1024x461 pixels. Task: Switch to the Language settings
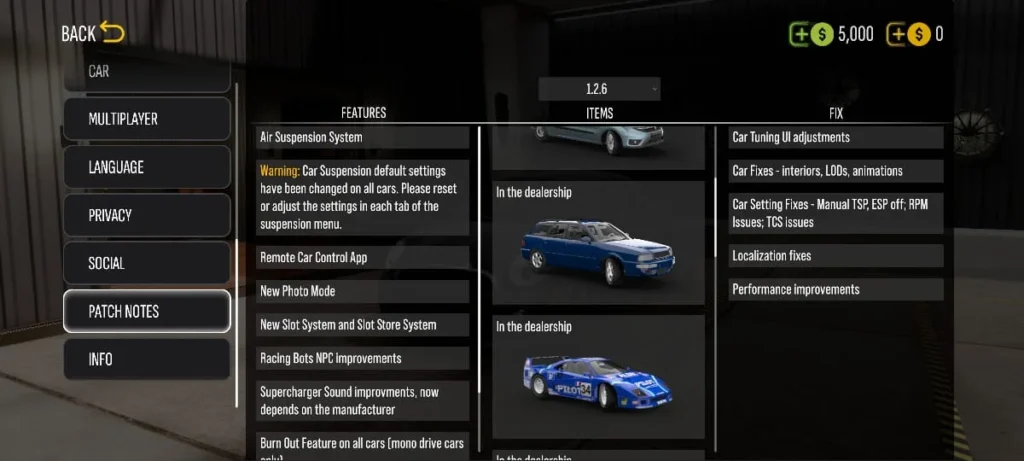coord(146,167)
